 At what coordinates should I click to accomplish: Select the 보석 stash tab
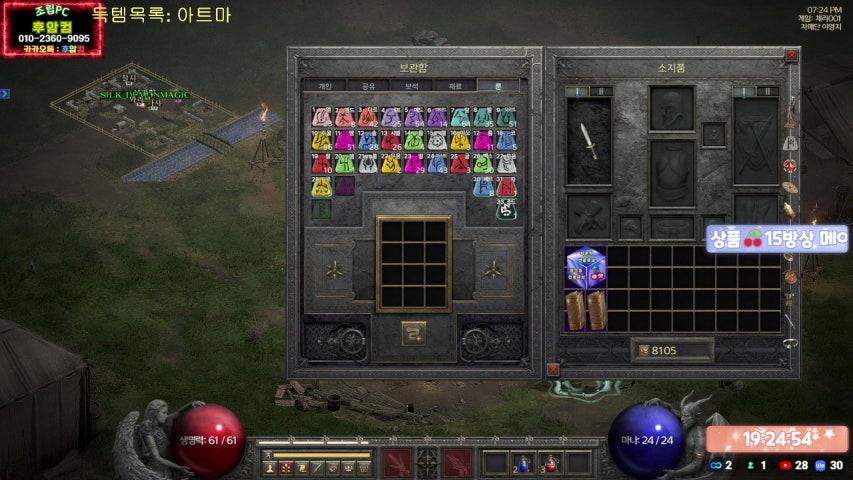[412, 86]
